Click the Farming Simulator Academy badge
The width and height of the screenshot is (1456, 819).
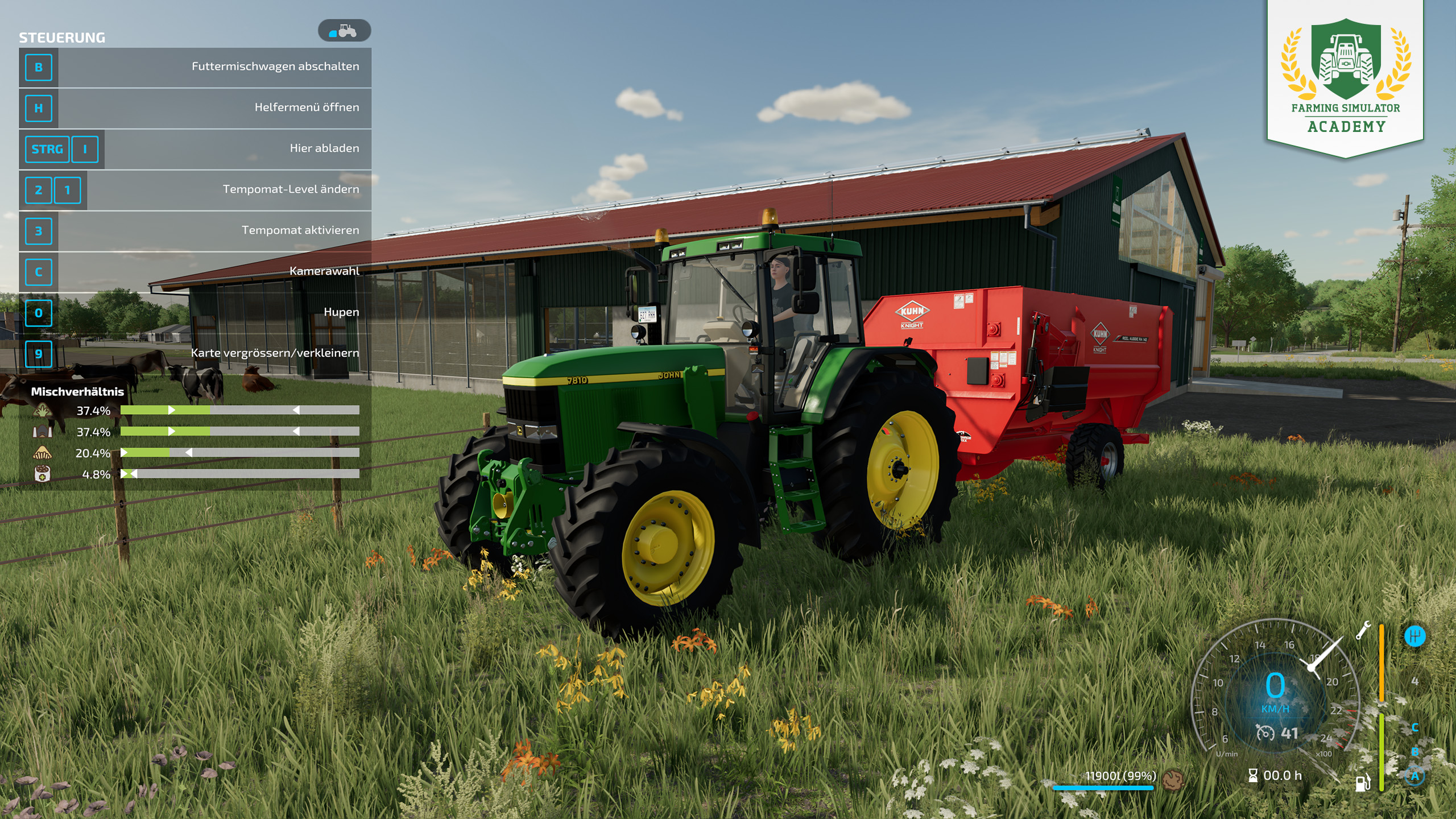(x=1346, y=77)
